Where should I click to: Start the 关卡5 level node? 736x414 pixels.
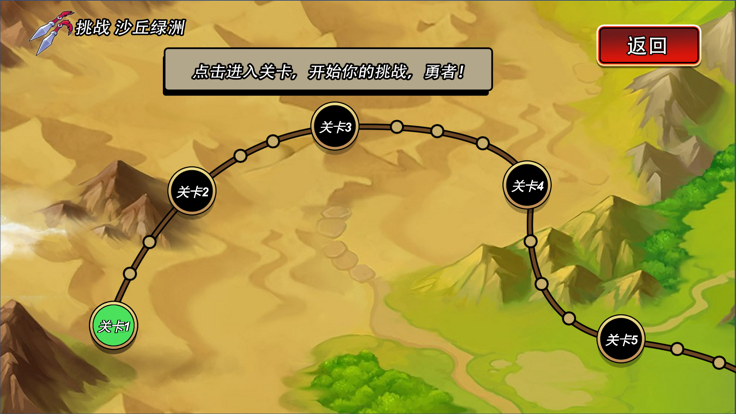pyautogui.click(x=622, y=339)
